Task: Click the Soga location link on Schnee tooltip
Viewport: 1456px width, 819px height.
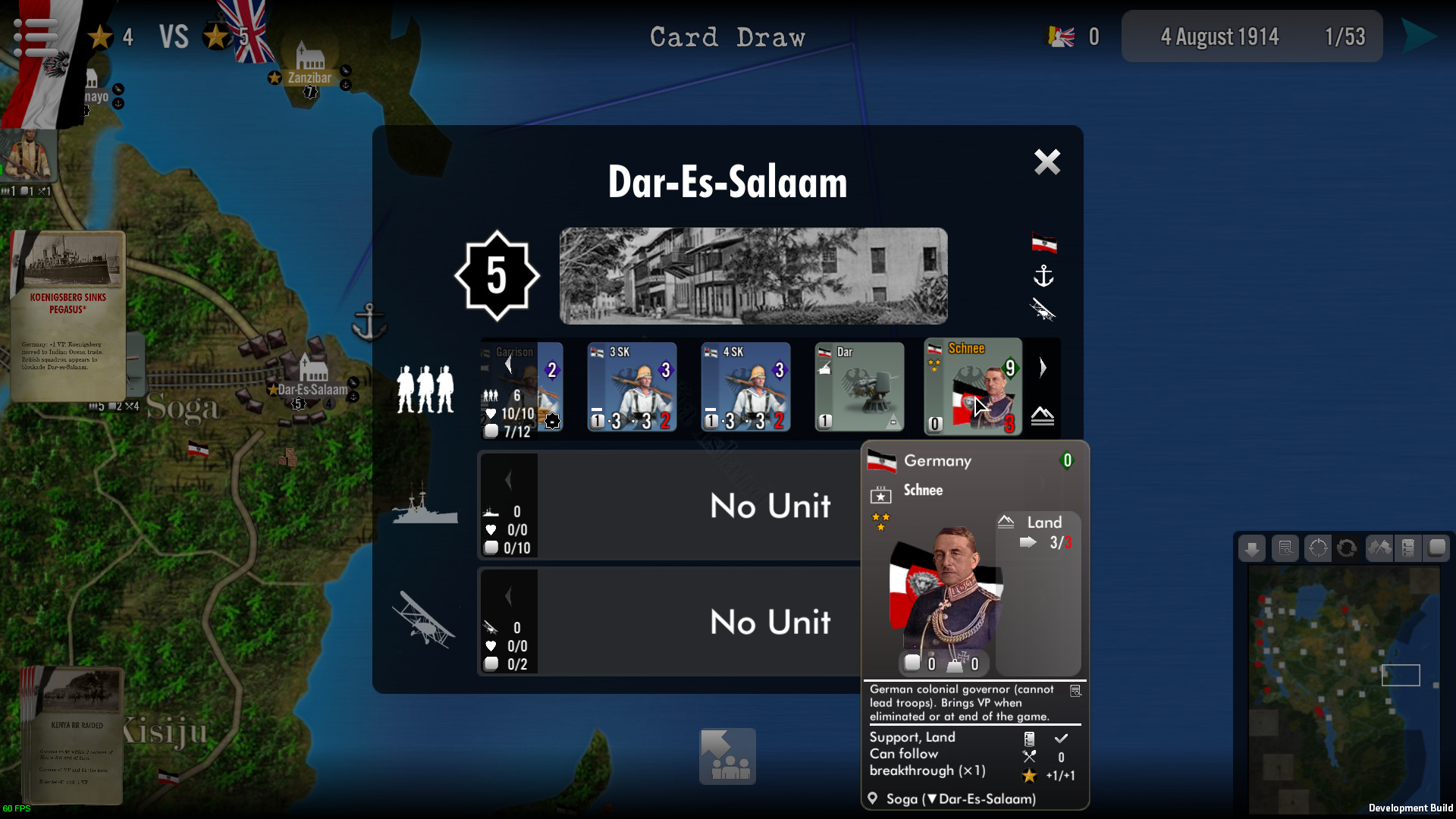Action: click(x=902, y=799)
